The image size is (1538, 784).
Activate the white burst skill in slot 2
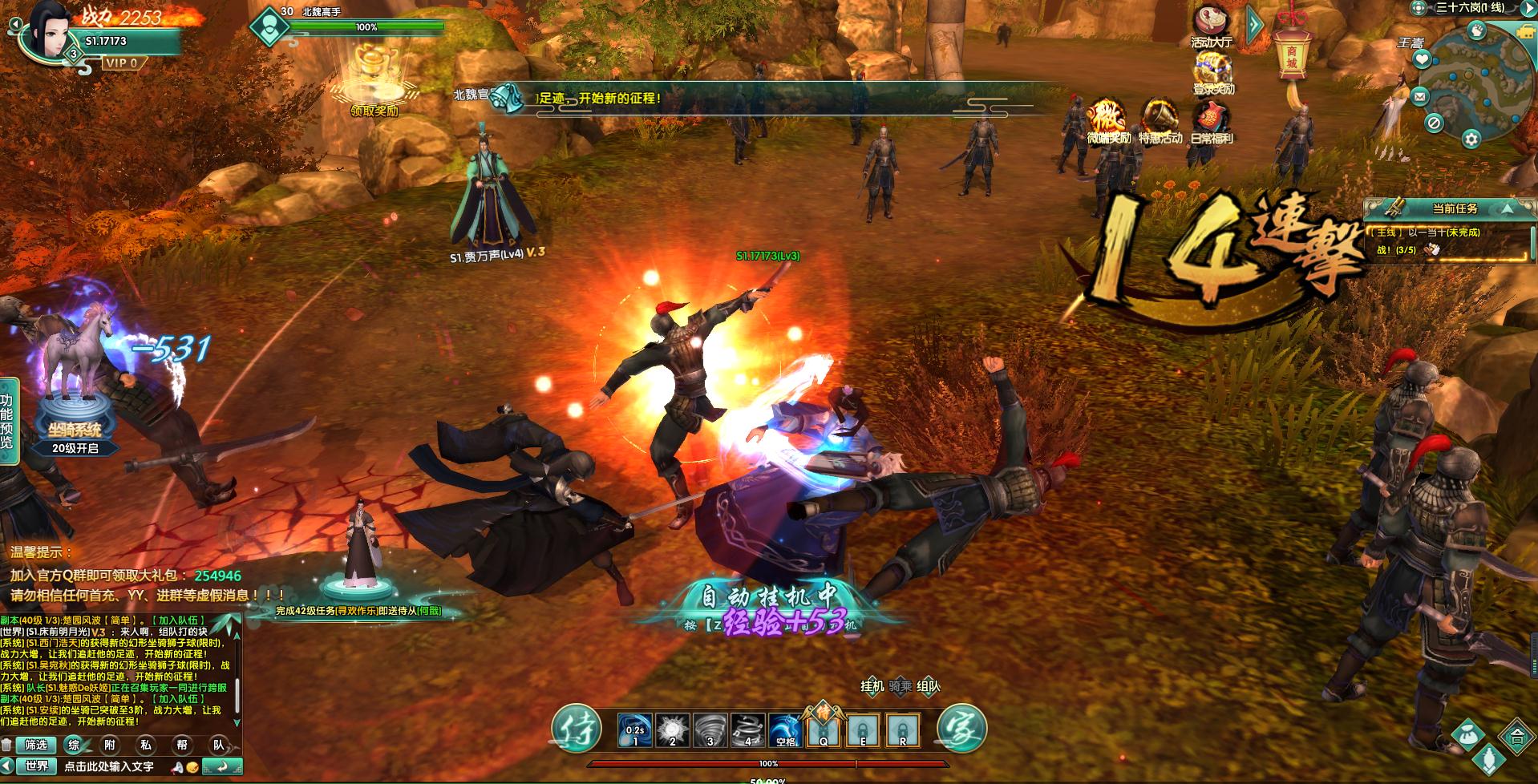672,730
